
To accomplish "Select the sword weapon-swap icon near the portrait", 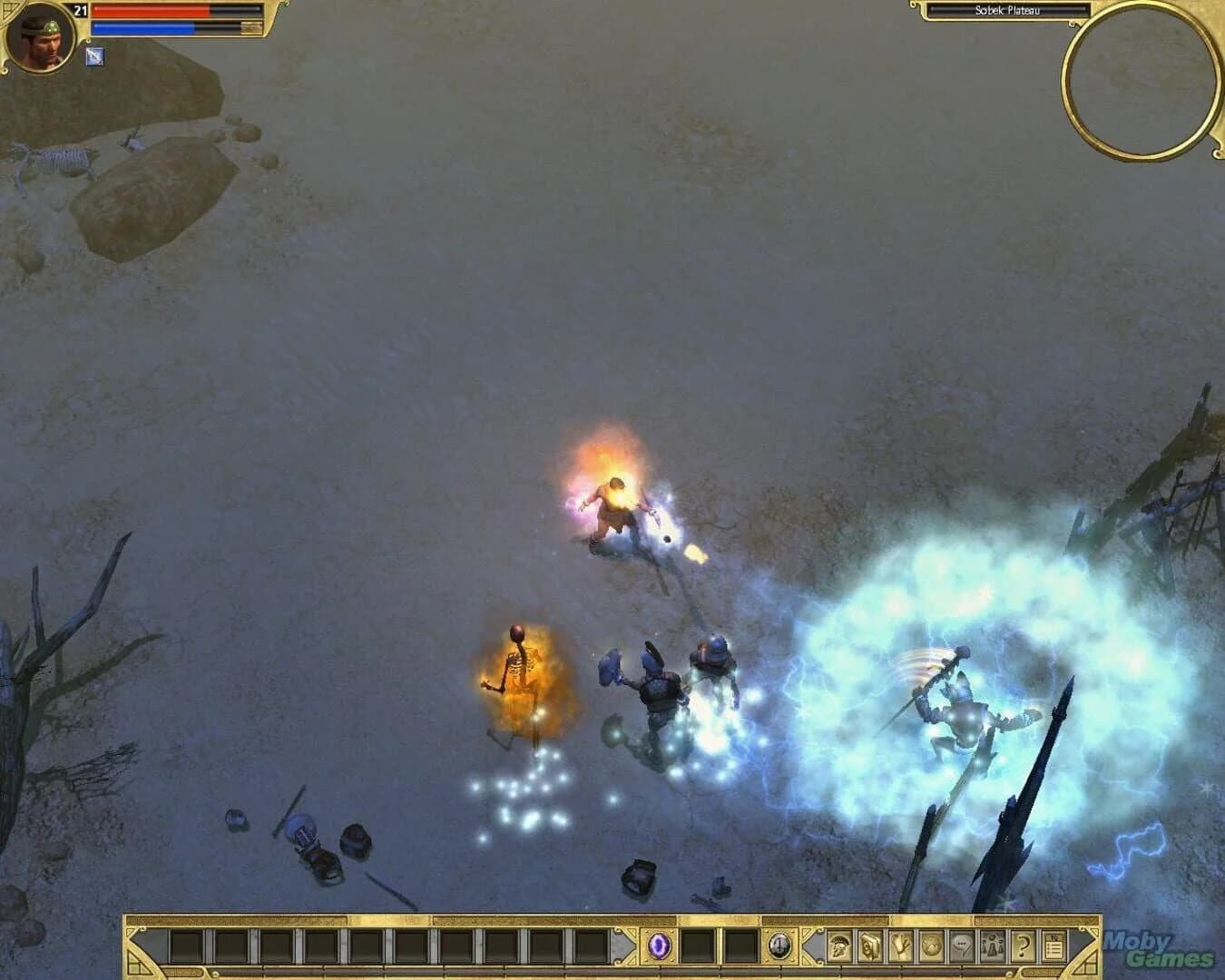I will 94,56.
